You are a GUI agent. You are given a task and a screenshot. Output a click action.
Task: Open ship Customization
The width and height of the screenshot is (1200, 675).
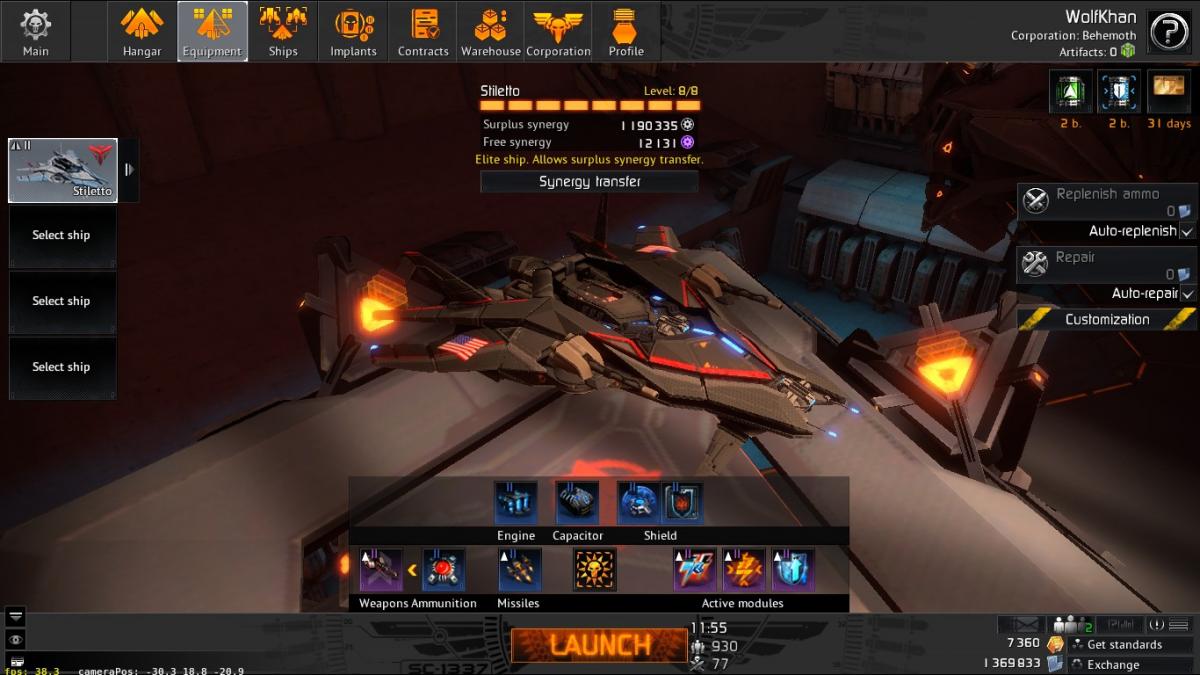point(1106,319)
